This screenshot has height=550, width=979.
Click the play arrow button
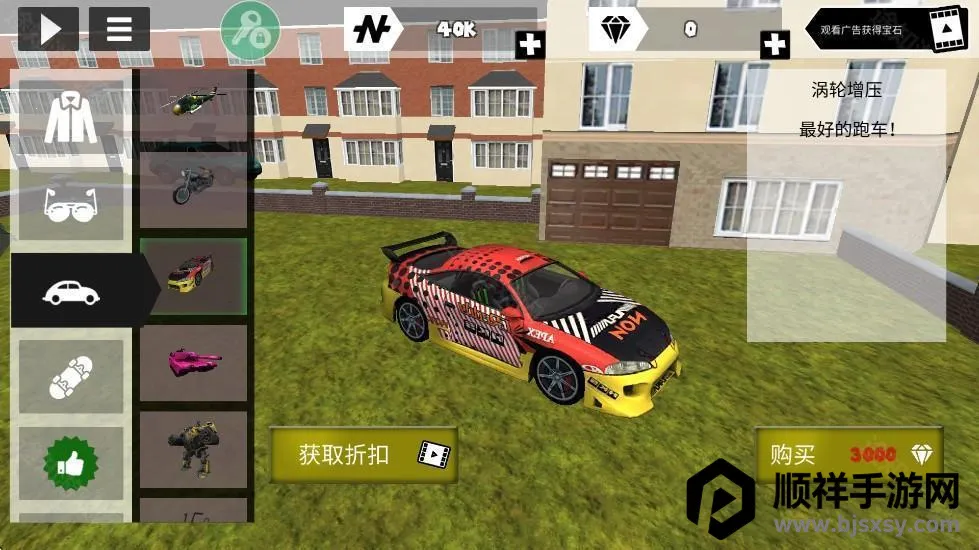pos(48,28)
